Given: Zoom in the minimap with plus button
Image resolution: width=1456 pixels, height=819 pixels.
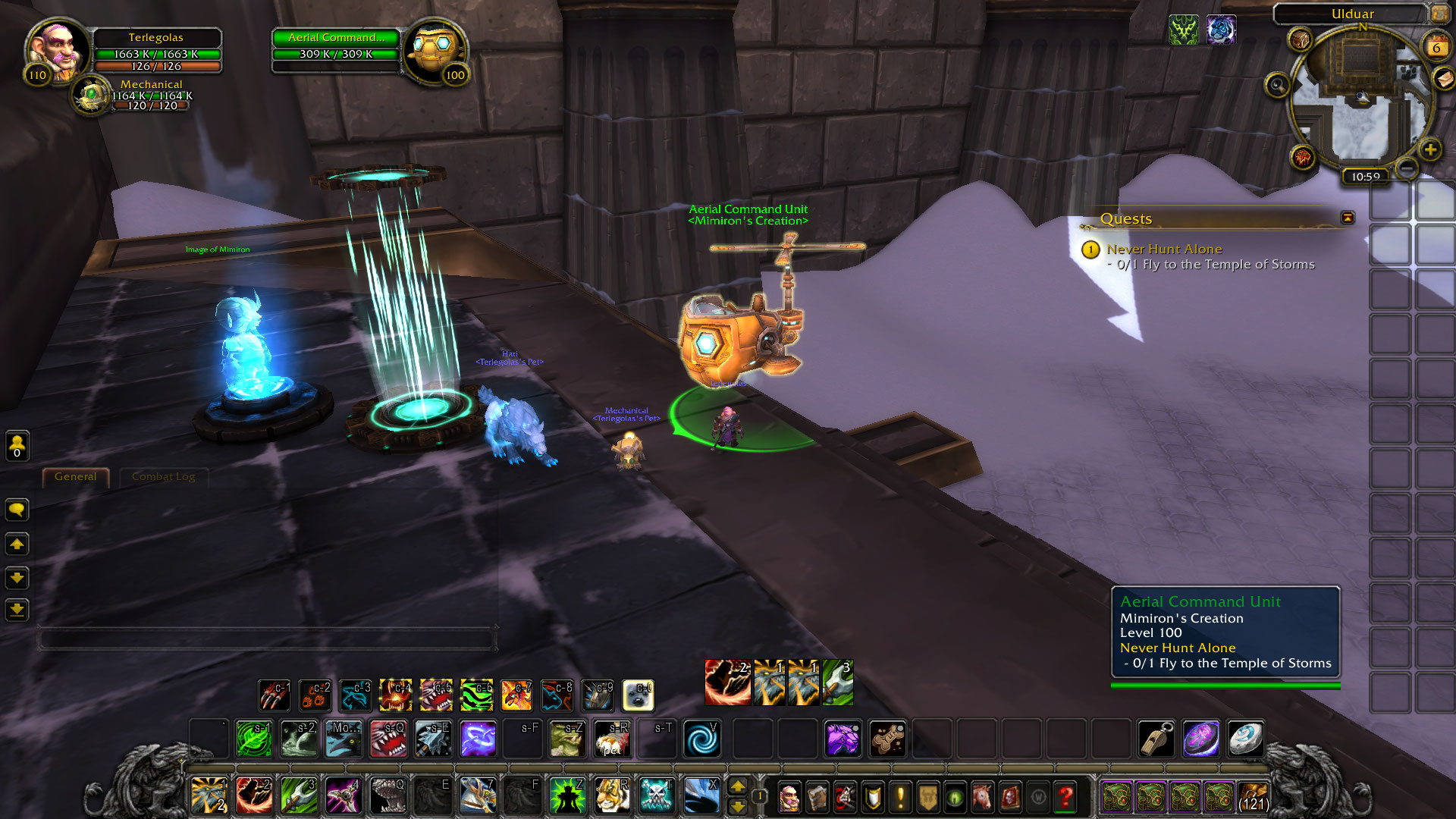Looking at the screenshot, I should pyautogui.click(x=1430, y=149).
